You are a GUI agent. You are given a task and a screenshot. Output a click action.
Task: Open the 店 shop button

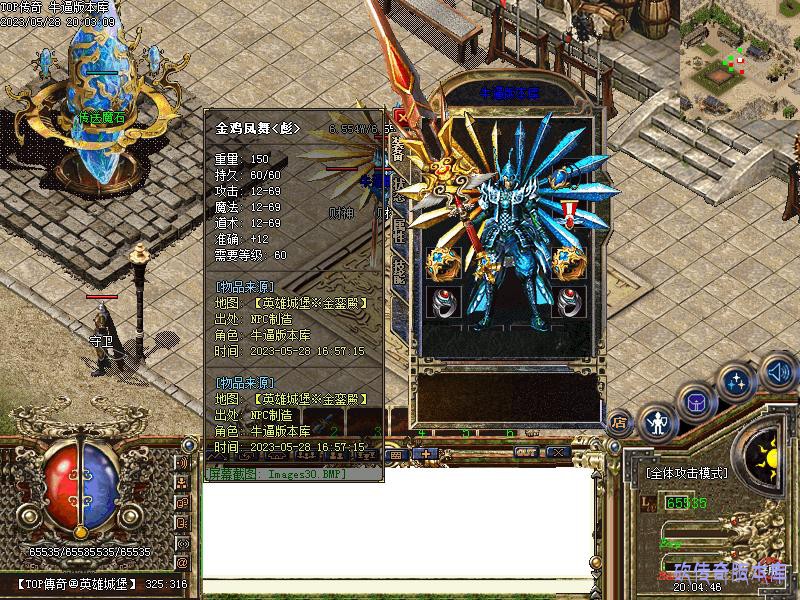pyautogui.click(x=620, y=422)
